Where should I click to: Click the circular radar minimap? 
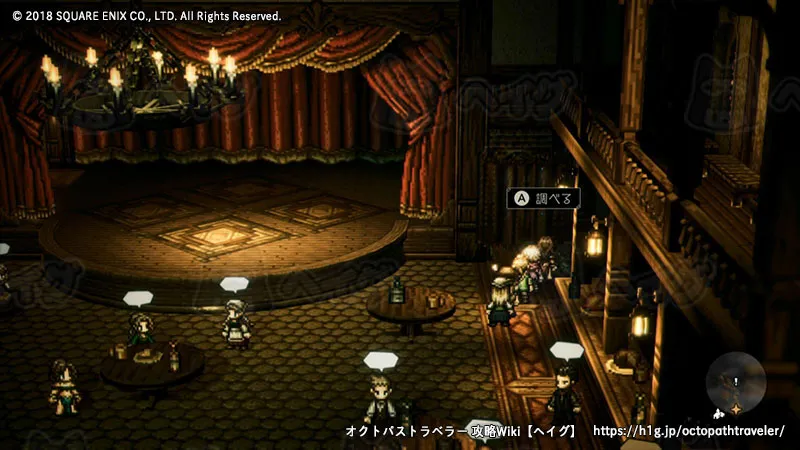(737, 385)
